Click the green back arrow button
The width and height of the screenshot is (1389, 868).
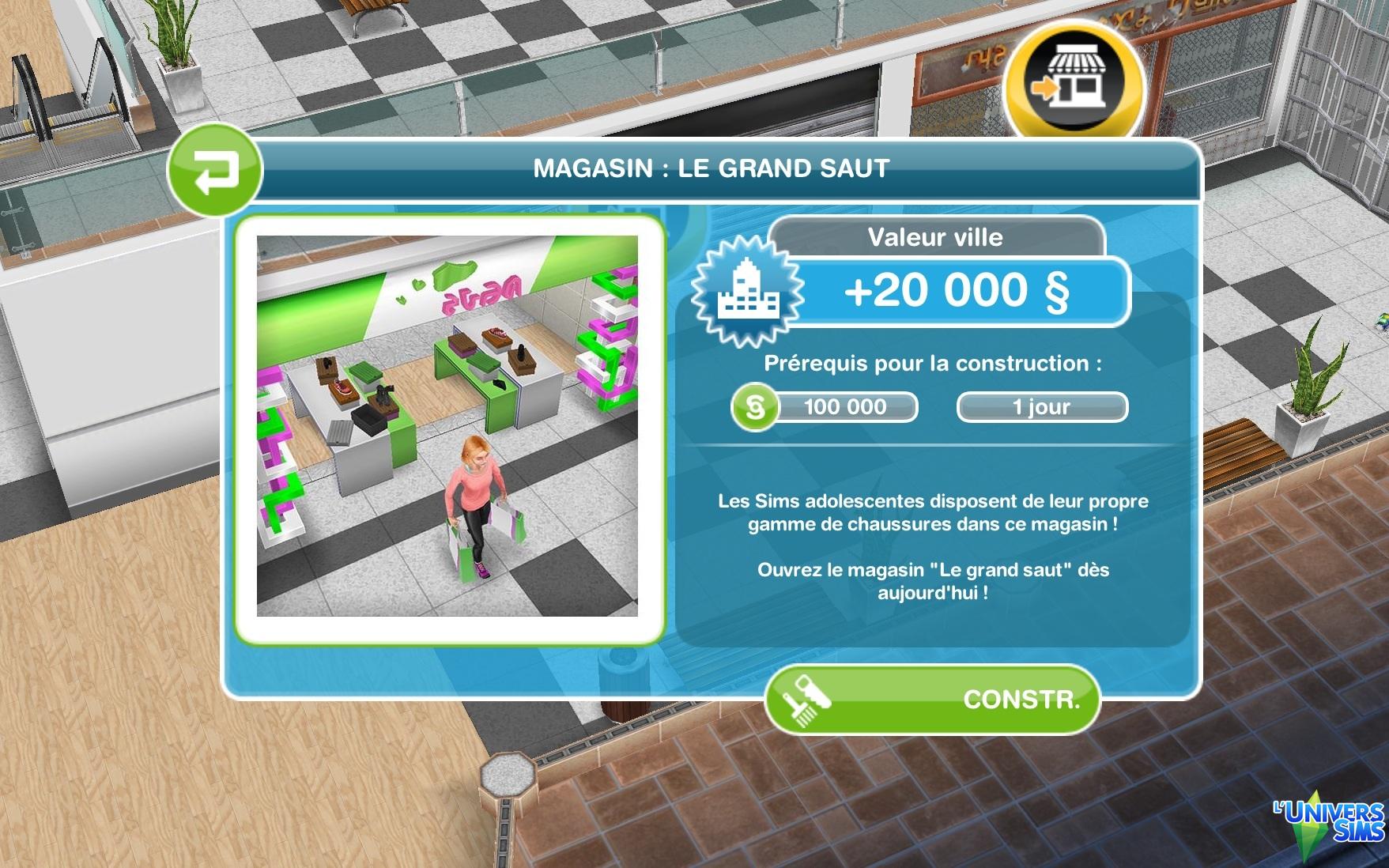point(214,169)
